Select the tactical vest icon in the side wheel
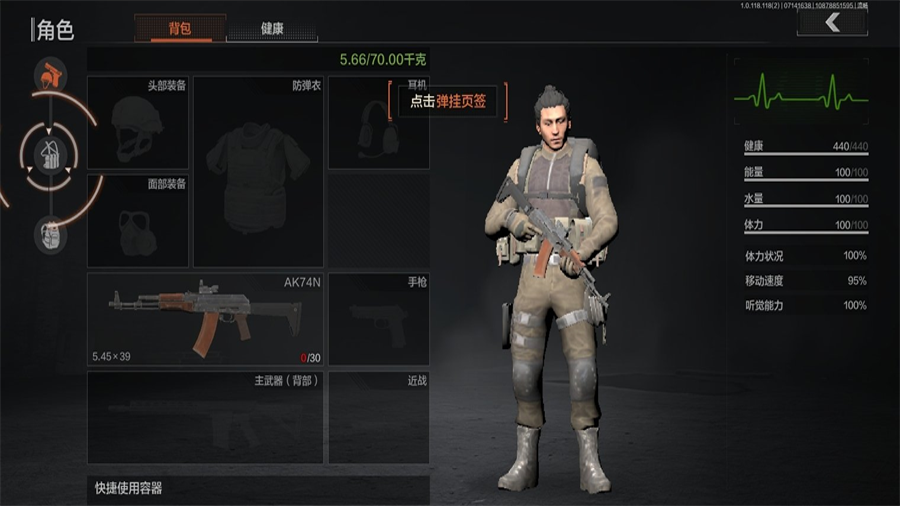This screenshot has height=506, width=900. (50, 155)
